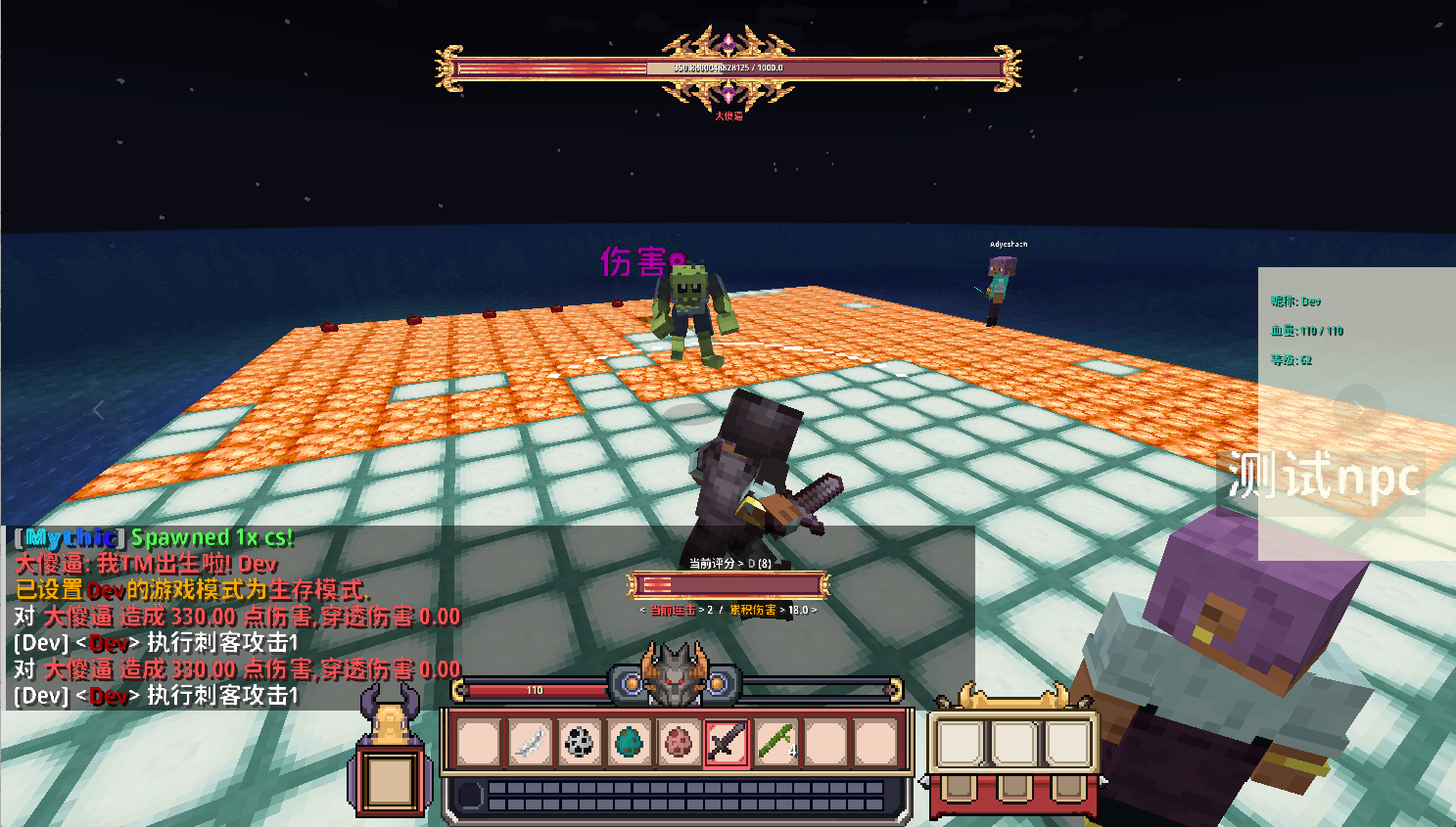Select the green bamboo stack slot
This screenshot has width=1456, height=827.
pyautogui.click(x=776, y=742)
